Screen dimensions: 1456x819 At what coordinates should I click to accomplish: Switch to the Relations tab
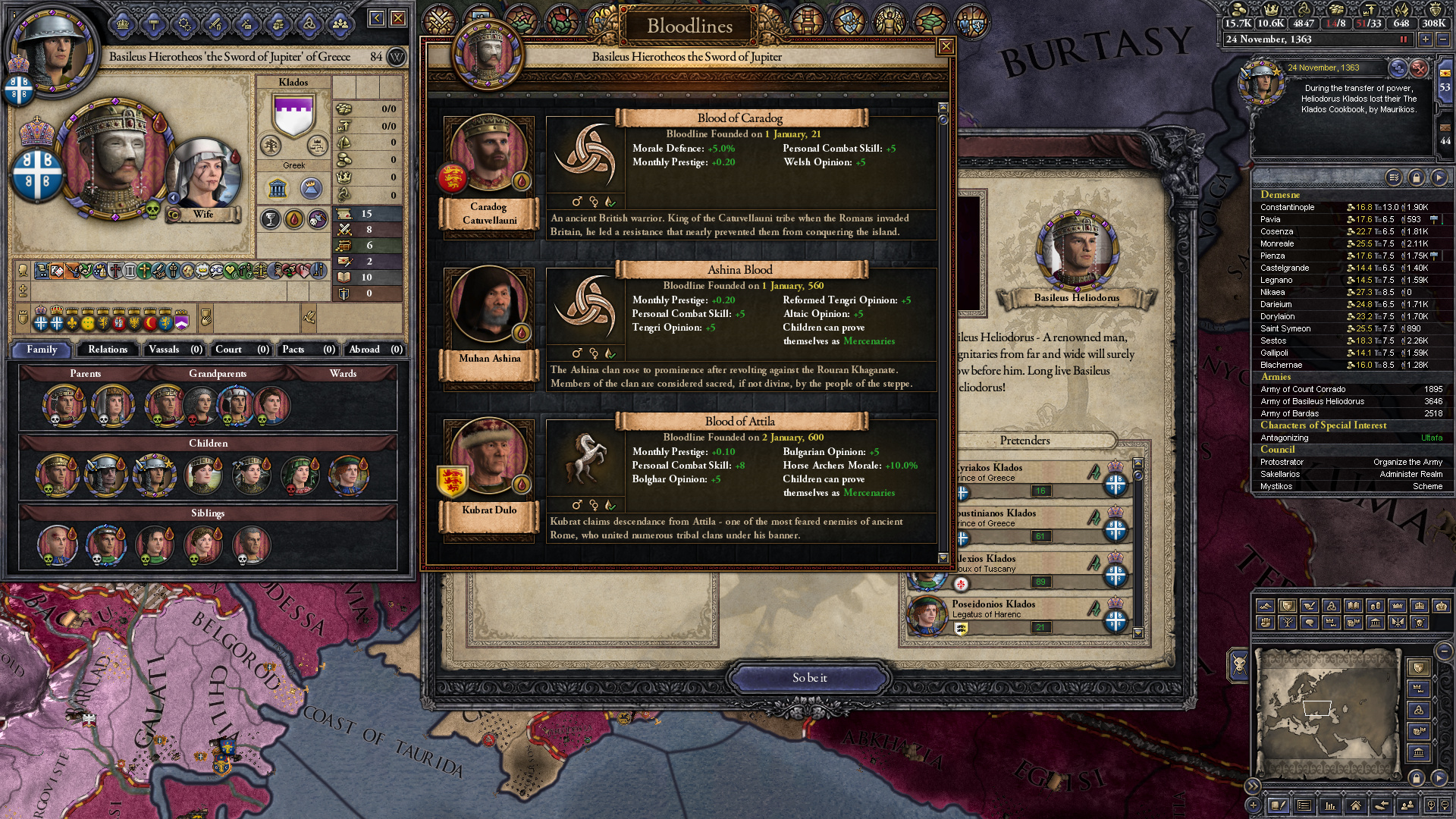[x=108, y=350]
